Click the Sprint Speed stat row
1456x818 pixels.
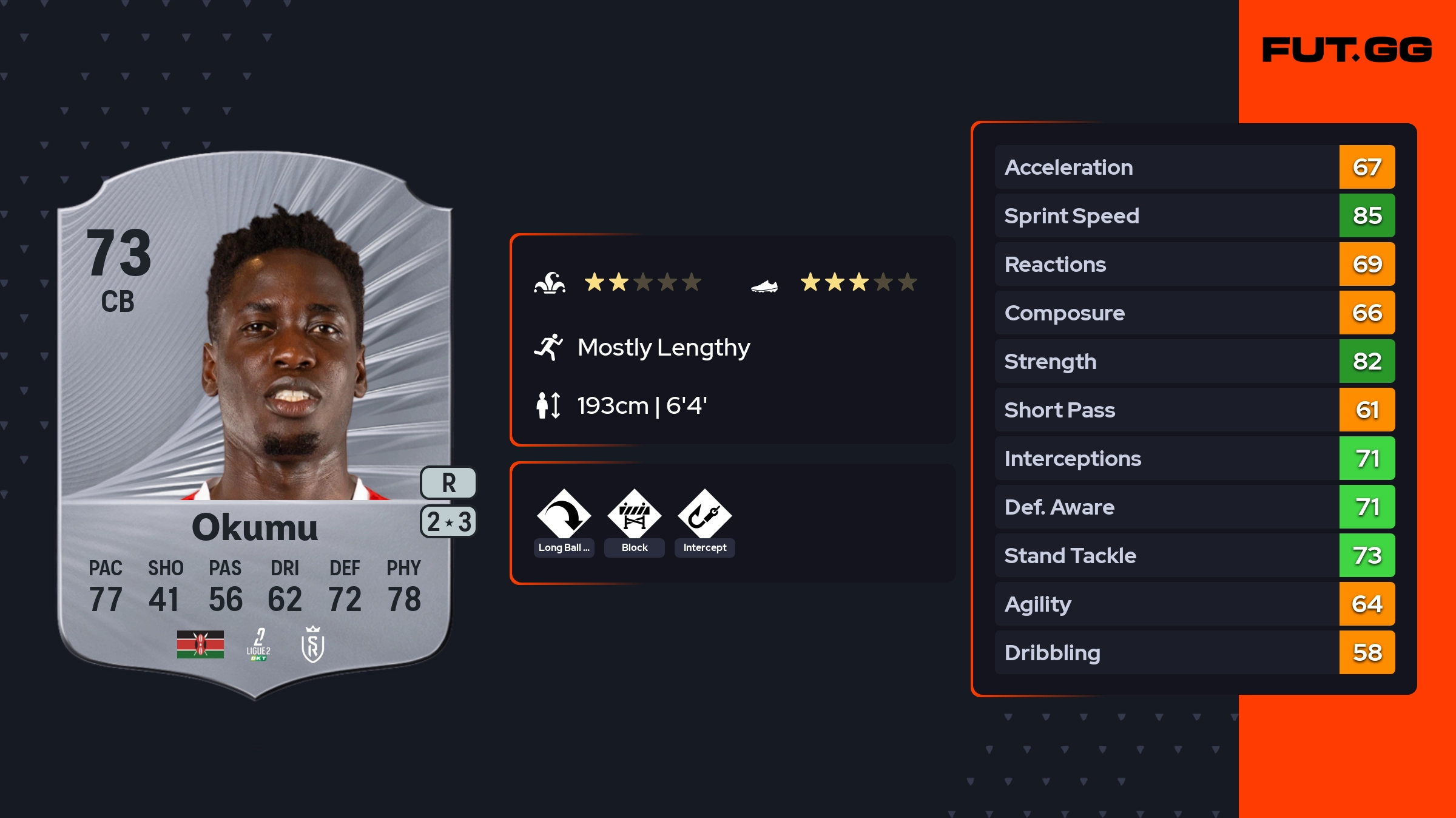pos(1194,216)
